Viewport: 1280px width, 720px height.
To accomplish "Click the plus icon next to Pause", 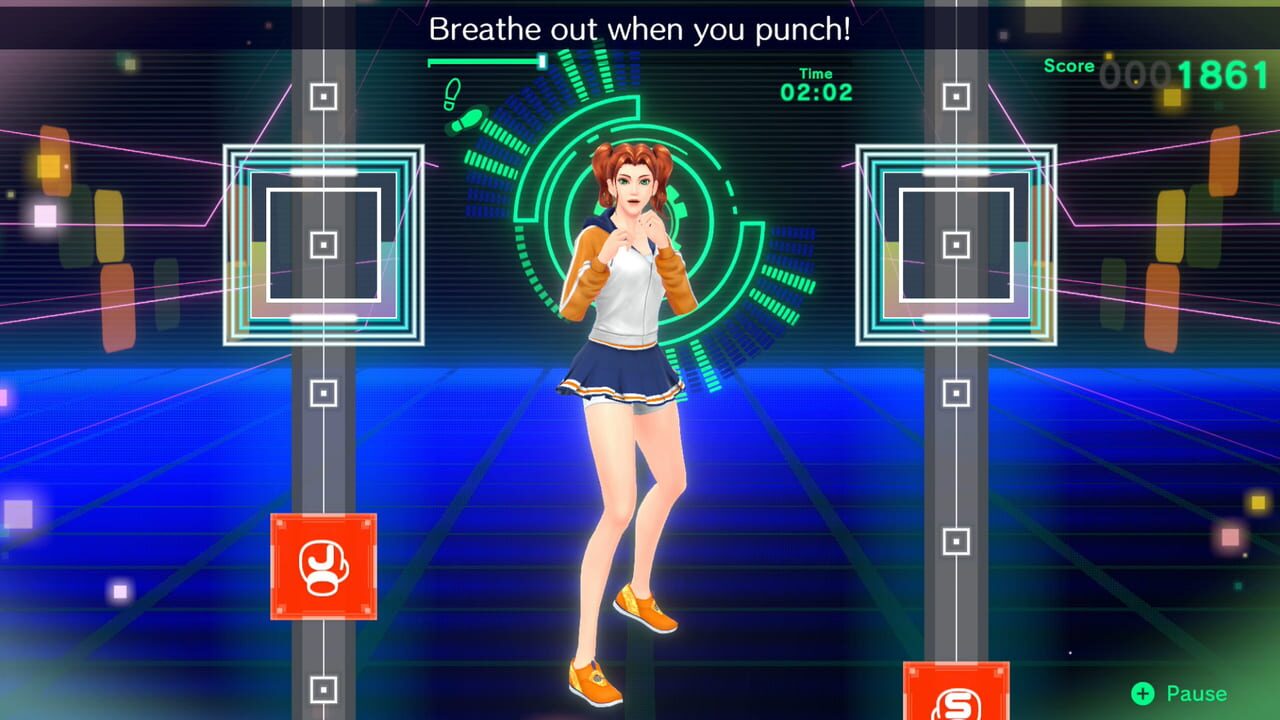I will coord(1142,692).
